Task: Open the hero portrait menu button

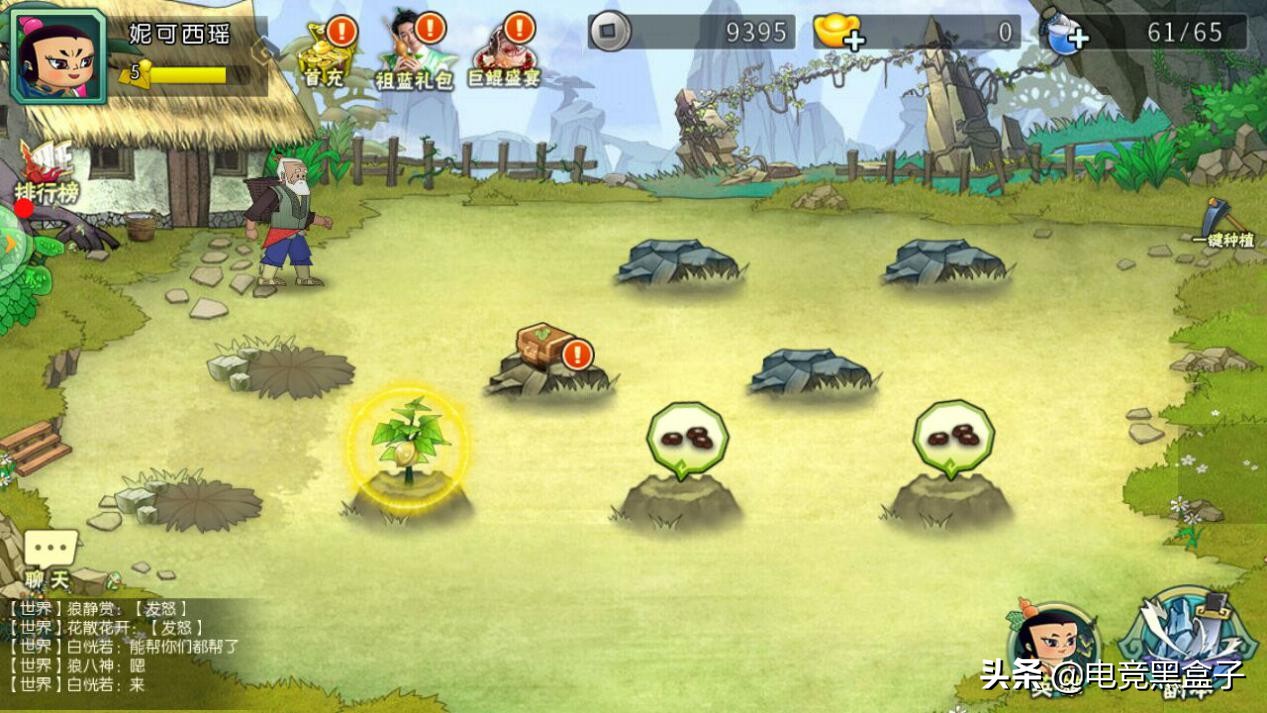Action: click(1051, 645)
